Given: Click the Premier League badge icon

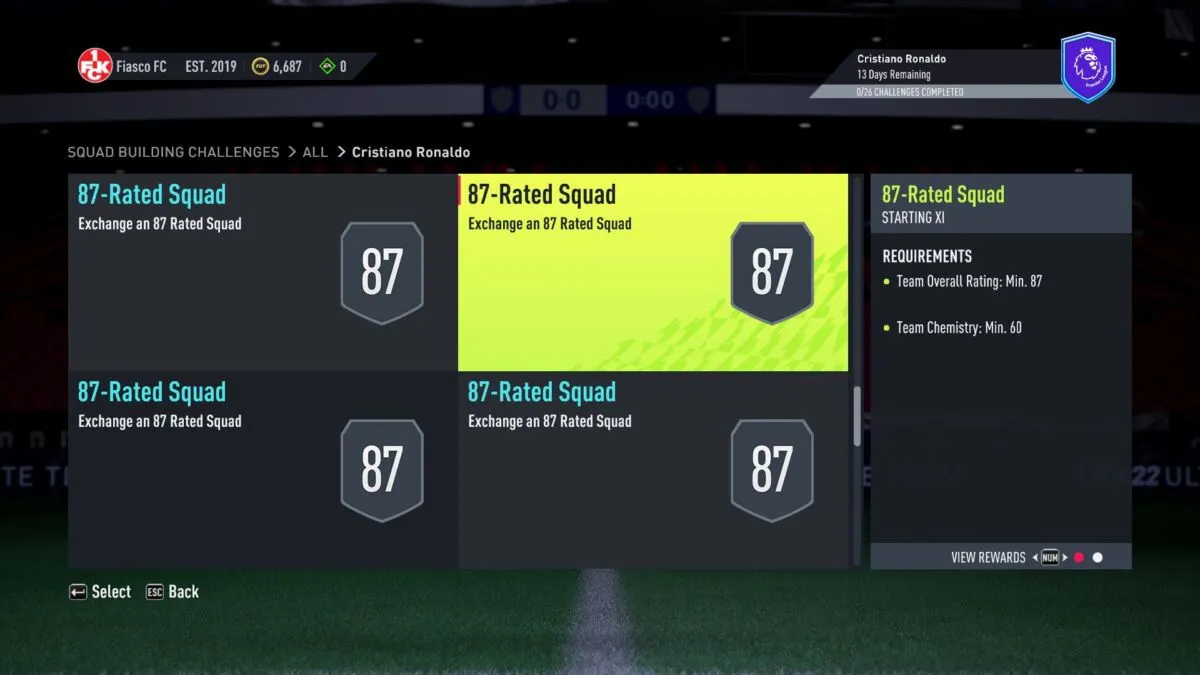Looking at the screenshot, I should (1087, 67).
